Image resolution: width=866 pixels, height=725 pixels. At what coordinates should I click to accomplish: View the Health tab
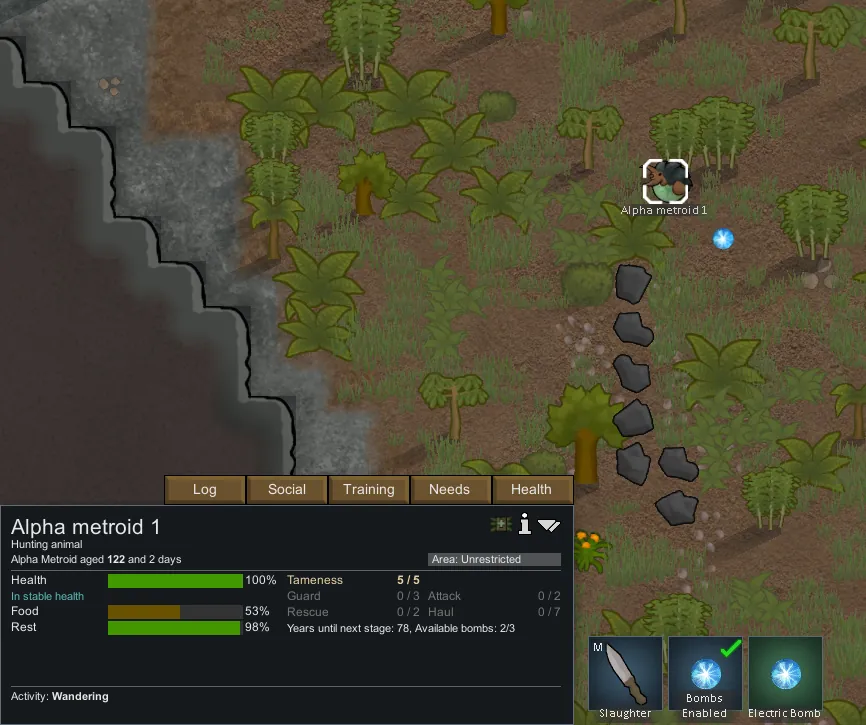[532, 489]
